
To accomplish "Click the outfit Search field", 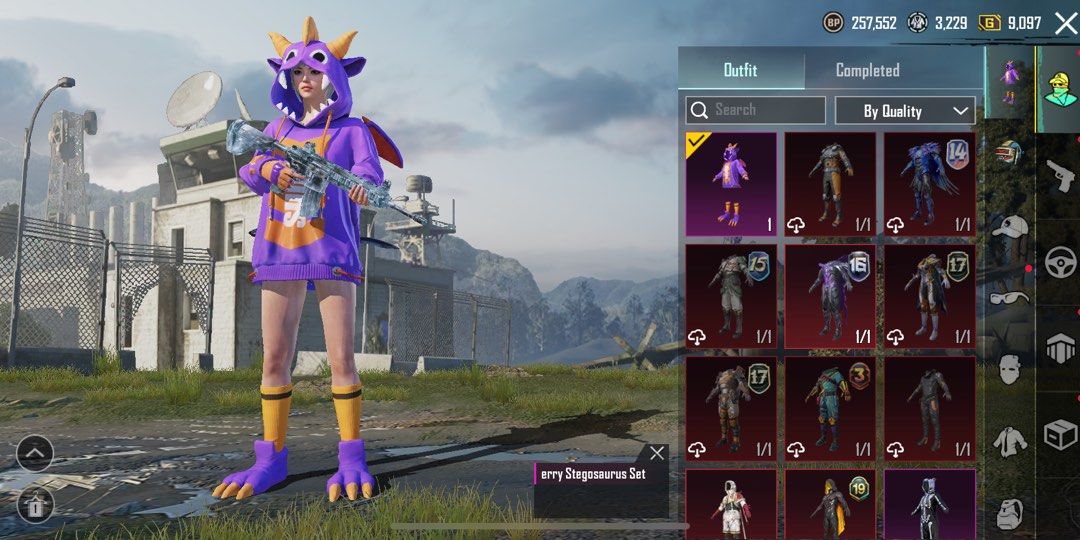I will [755, 110].
